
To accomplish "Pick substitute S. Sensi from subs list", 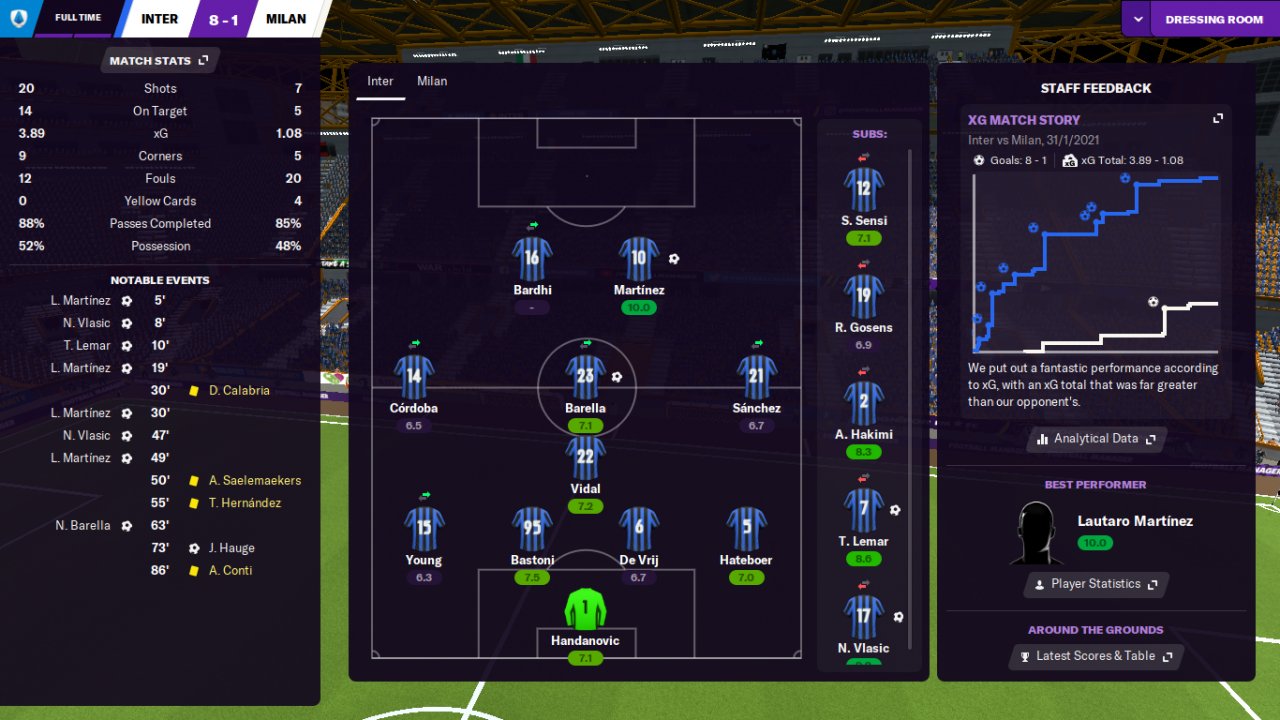I will 864,189.
